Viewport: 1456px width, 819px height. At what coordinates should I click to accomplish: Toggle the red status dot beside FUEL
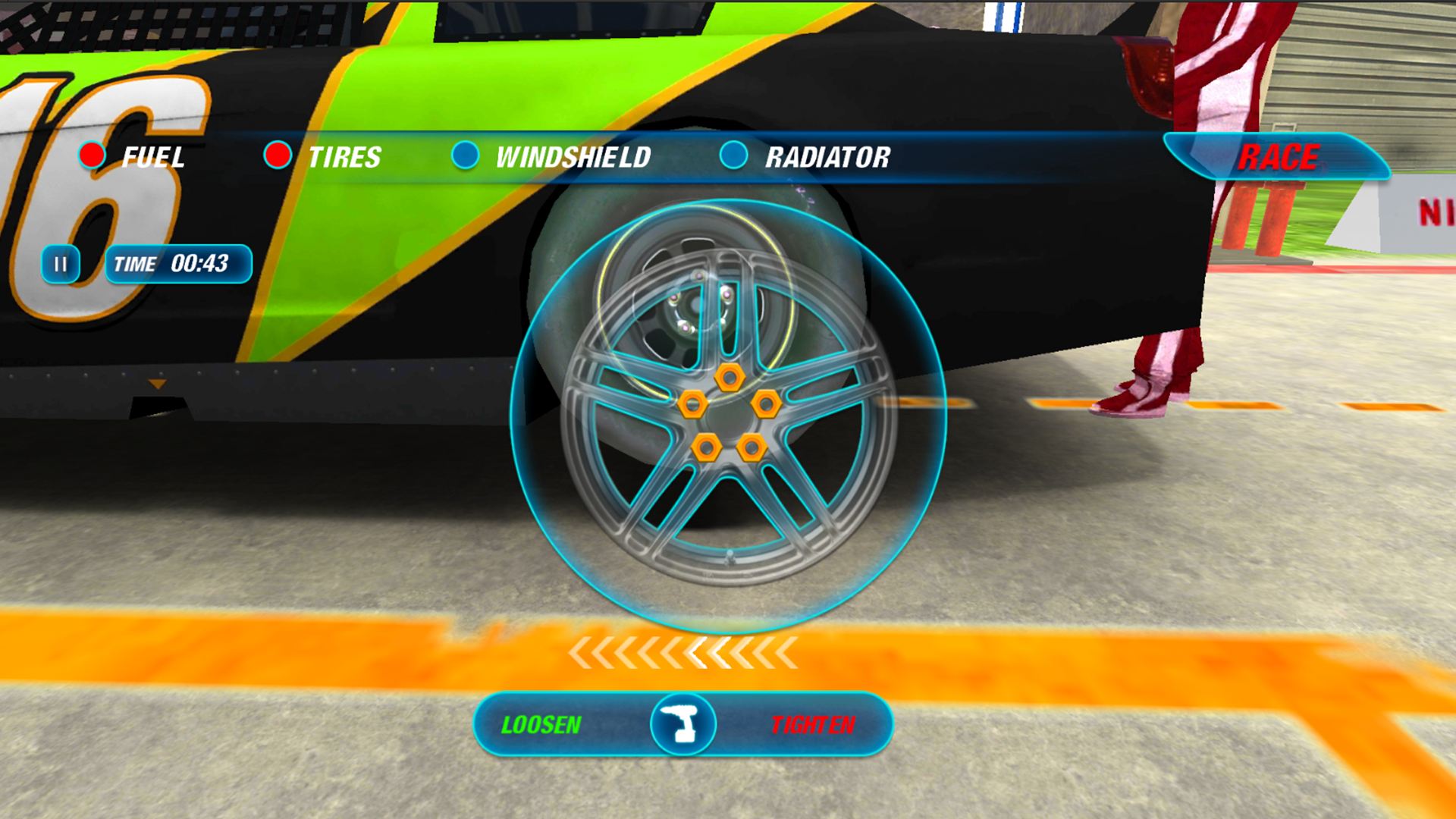(x=91, y=155)
